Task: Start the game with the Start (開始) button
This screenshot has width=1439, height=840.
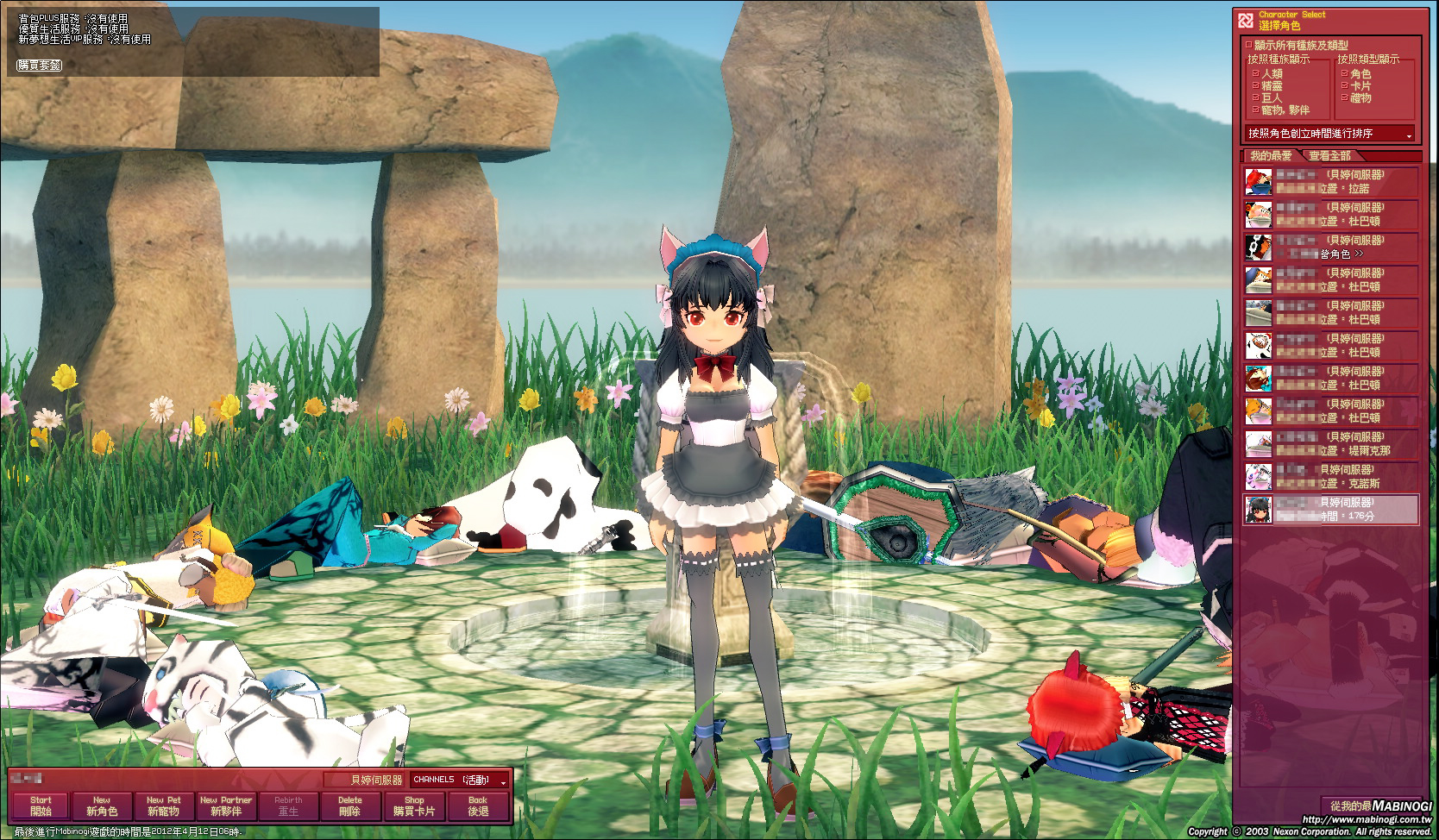Action: [41, 806]
